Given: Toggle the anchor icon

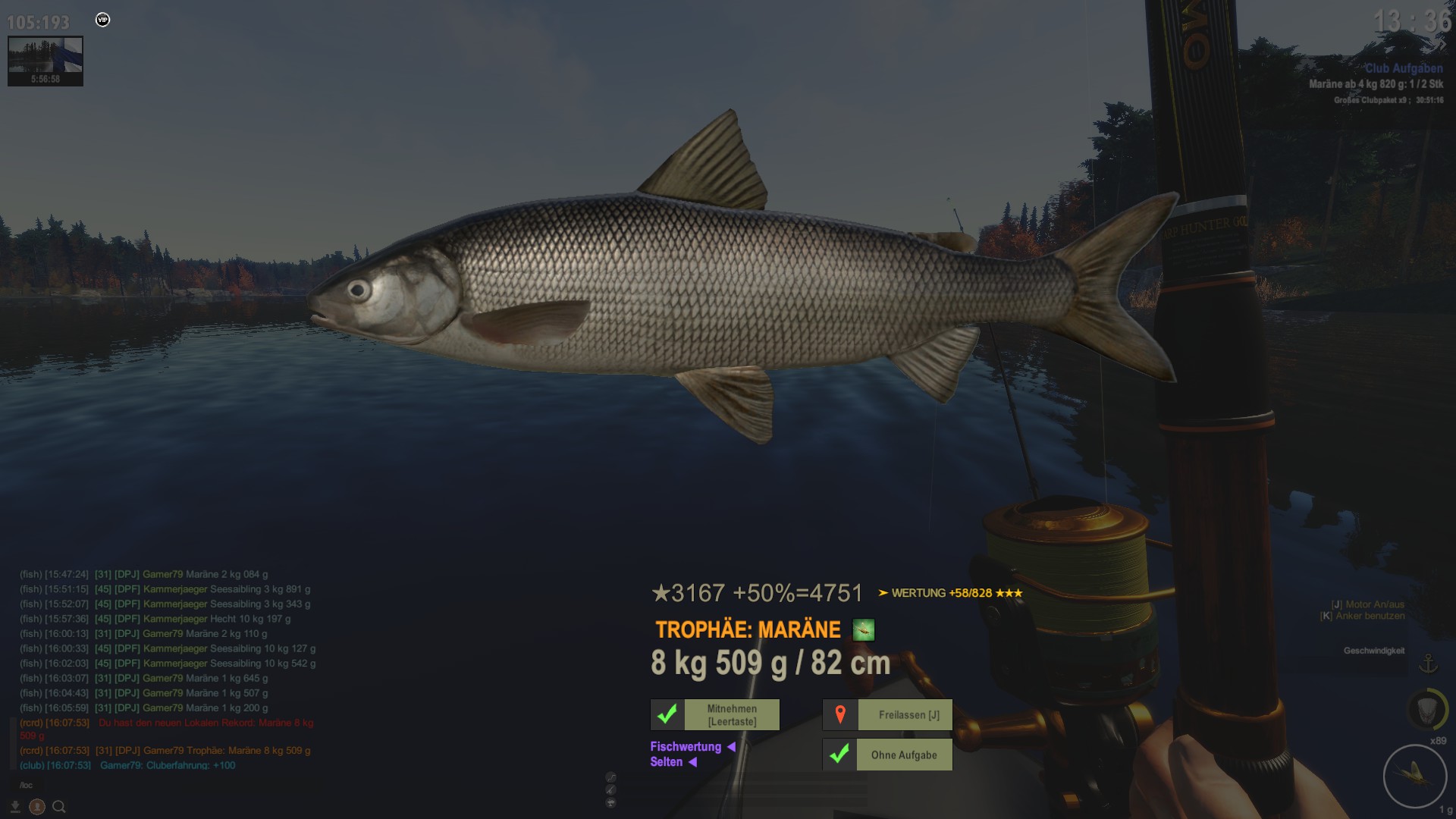Looking at the screenshot, I should [x=1428, y=664].
